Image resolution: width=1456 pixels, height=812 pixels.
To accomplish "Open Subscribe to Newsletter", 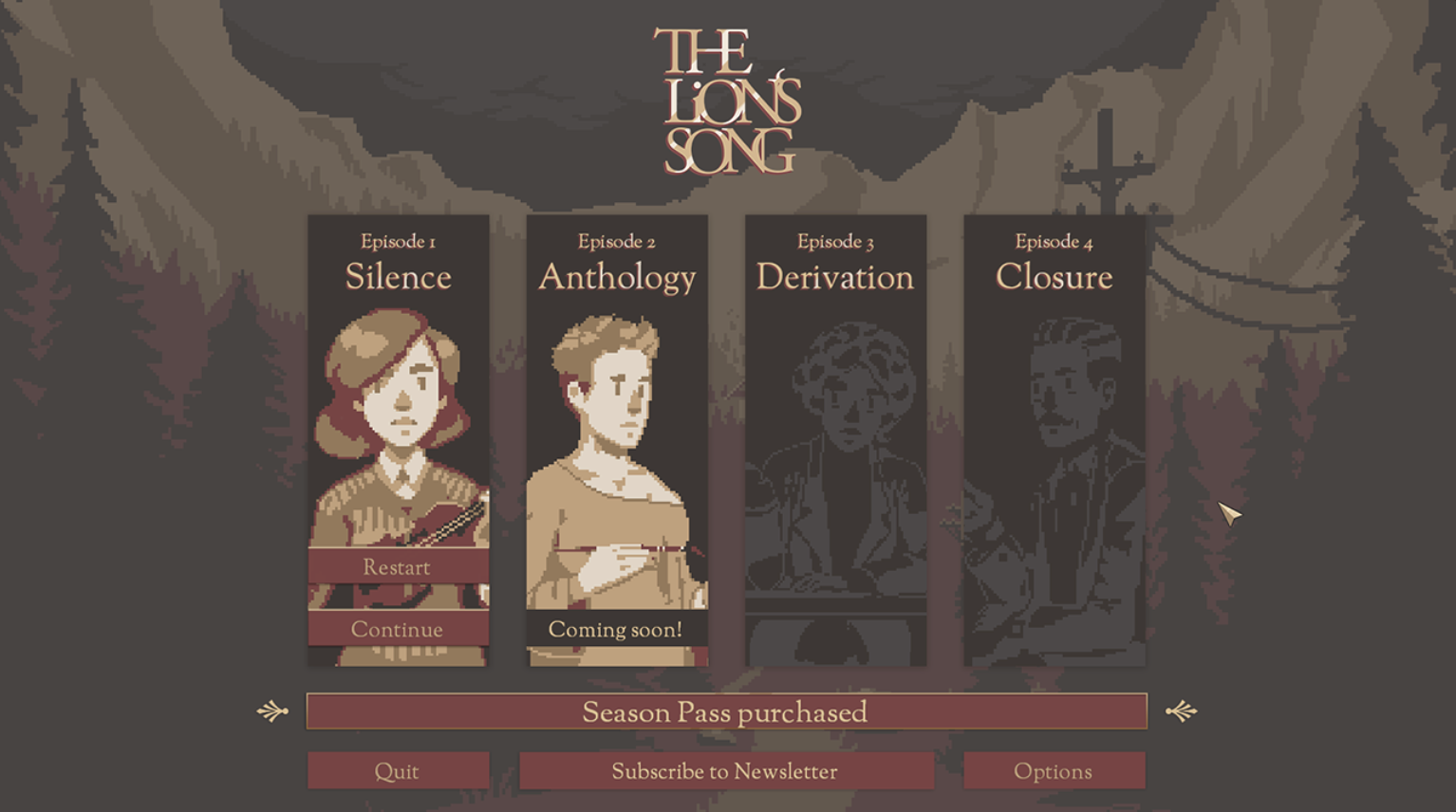I will (726, 771).
